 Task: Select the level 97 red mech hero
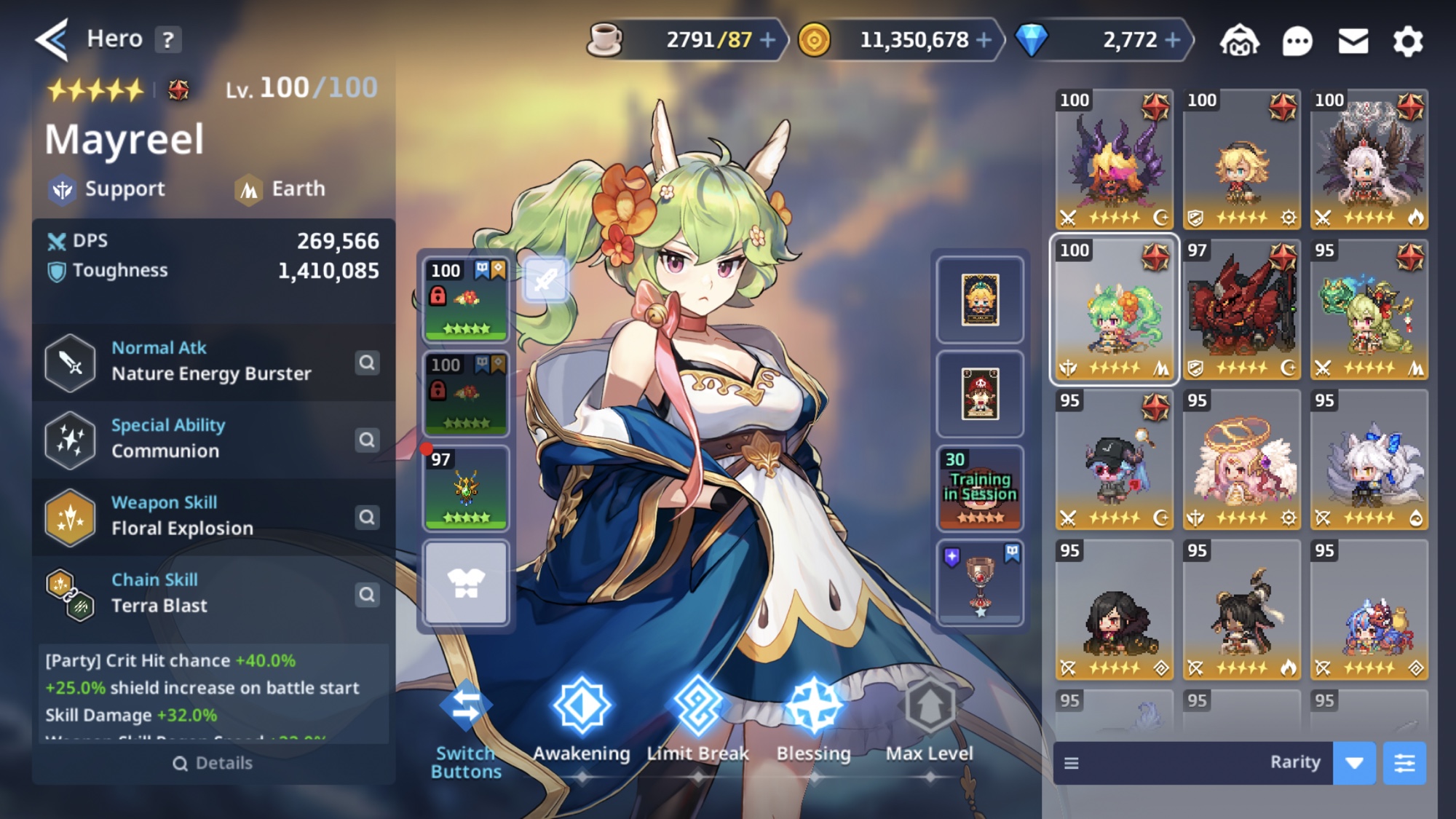pyautogui.click(x=1241, y=310)
